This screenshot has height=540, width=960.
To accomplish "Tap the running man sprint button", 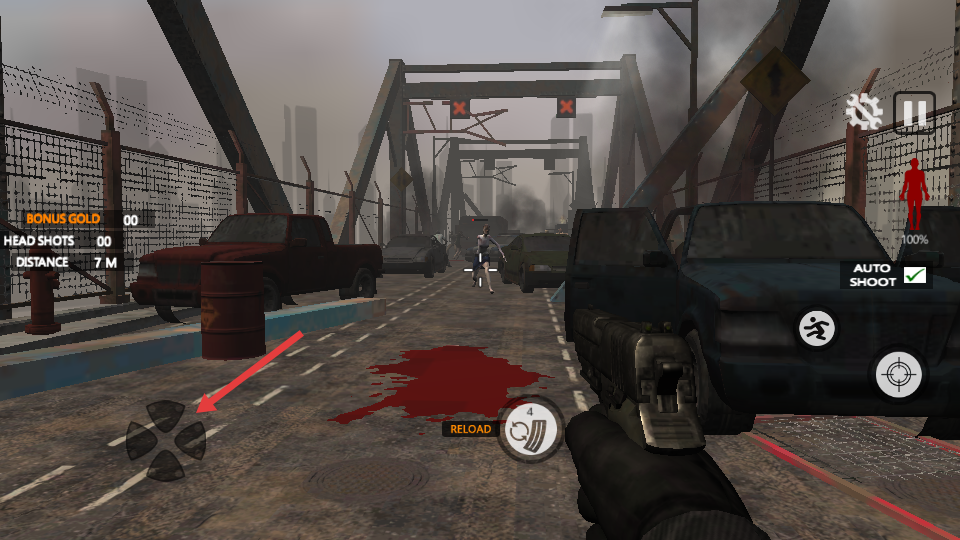I will click(816, 328).
